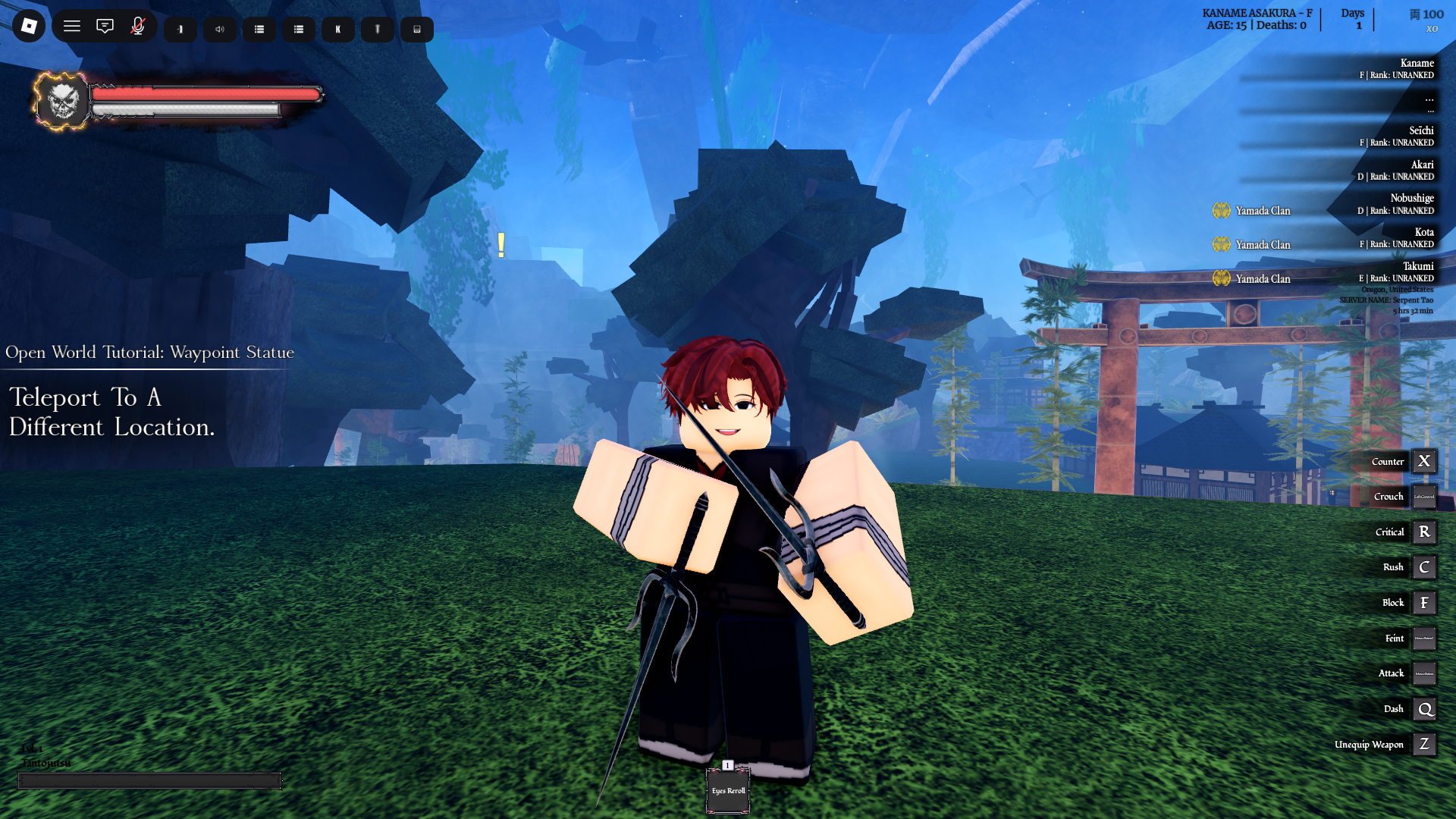Viewport: 1456px width, 819px height.
Task: Click the Yamada Clan emblem next to Nobushige
Action: point(1222,211)
